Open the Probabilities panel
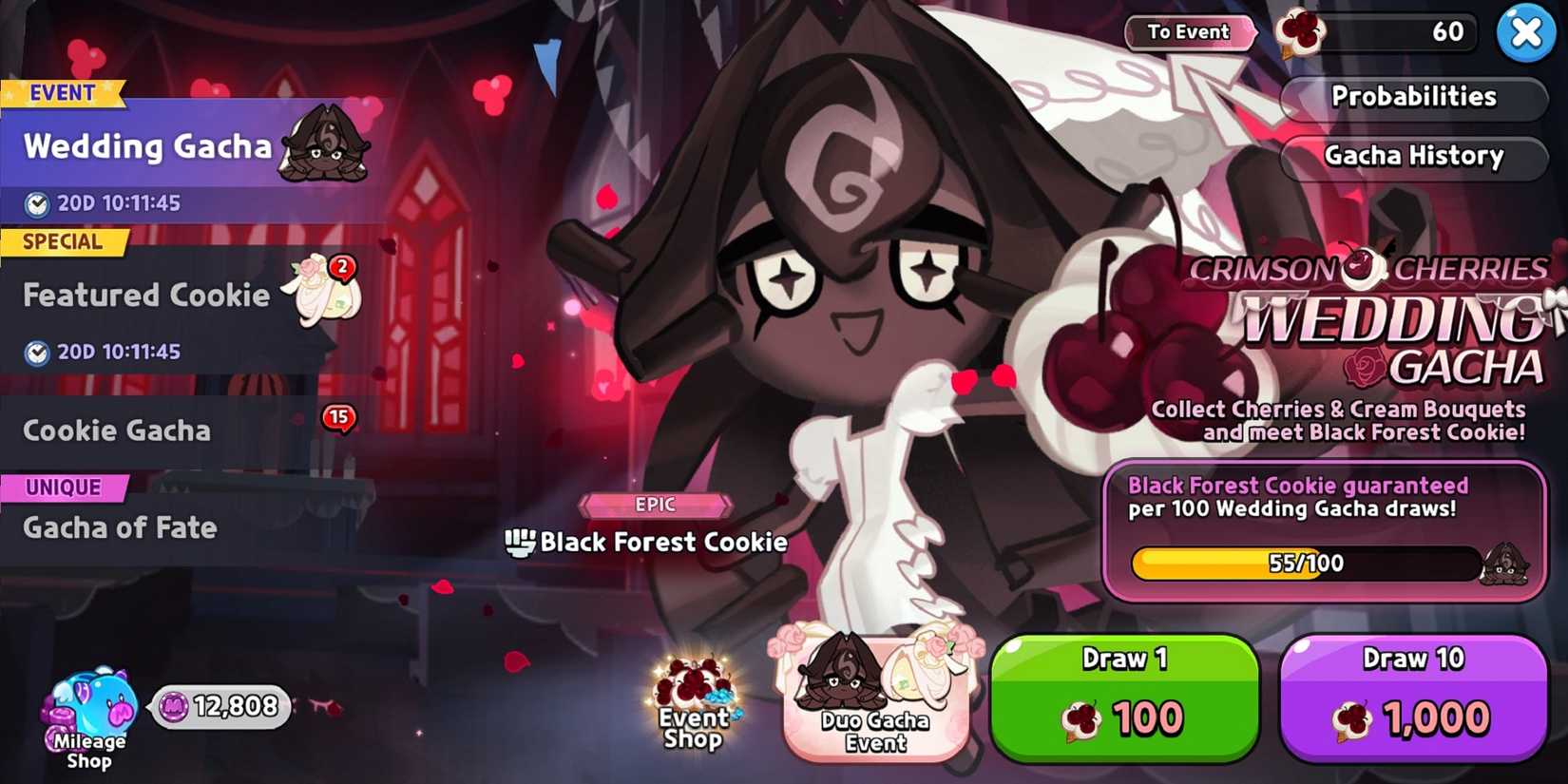 pos(1414,97)
